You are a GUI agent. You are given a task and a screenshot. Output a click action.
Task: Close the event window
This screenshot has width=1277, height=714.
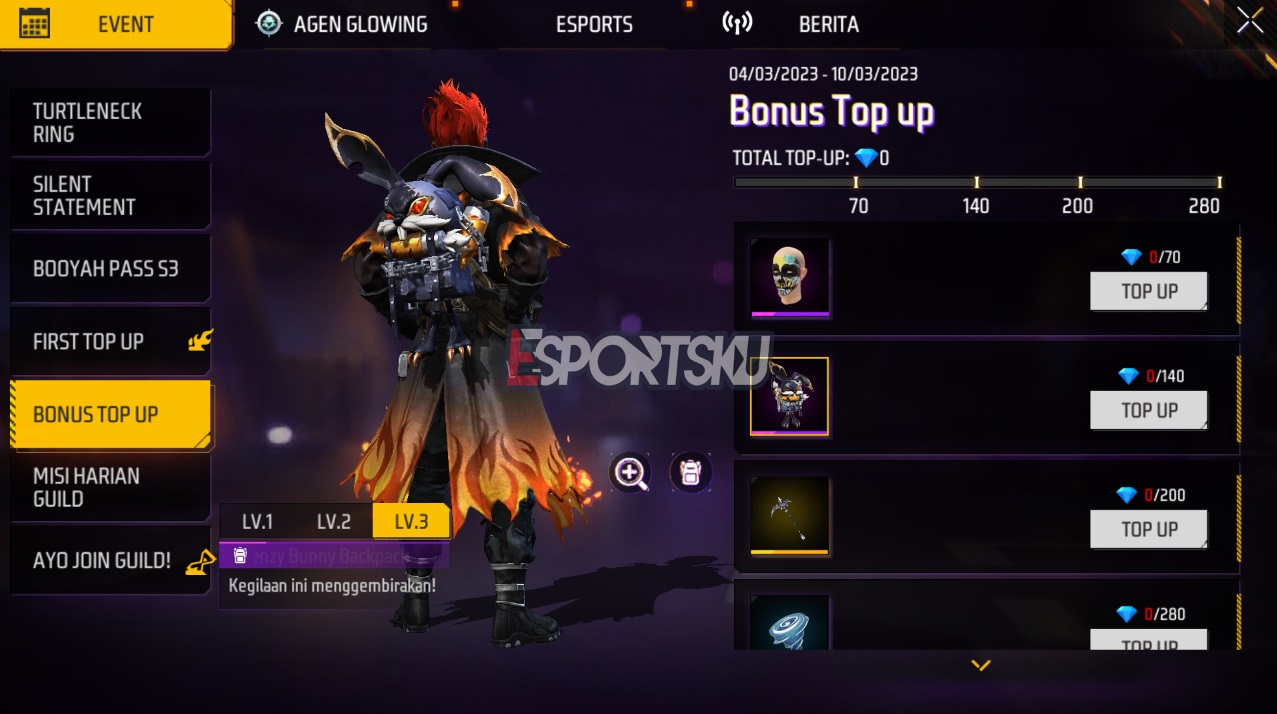pos(1249,20)
